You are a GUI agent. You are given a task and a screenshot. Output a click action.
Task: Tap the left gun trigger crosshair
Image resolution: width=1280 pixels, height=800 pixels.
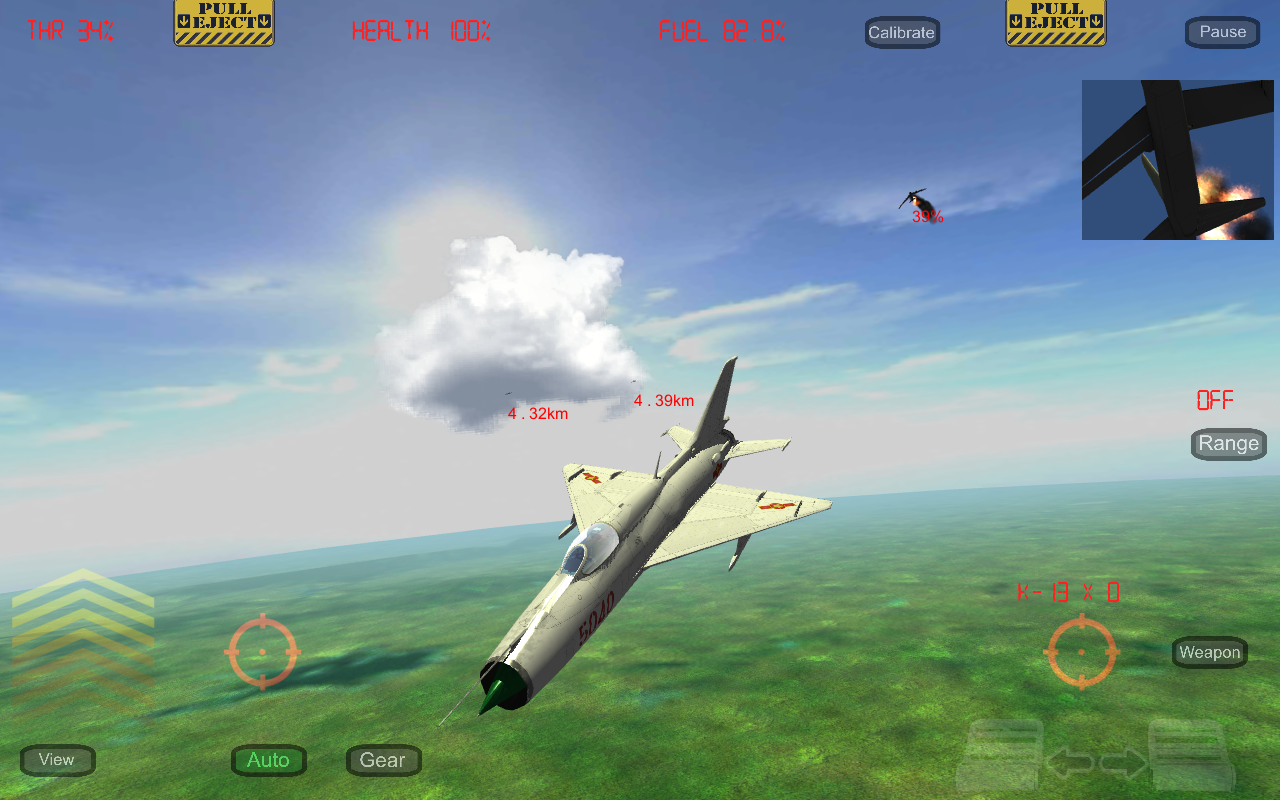(263, 652)
